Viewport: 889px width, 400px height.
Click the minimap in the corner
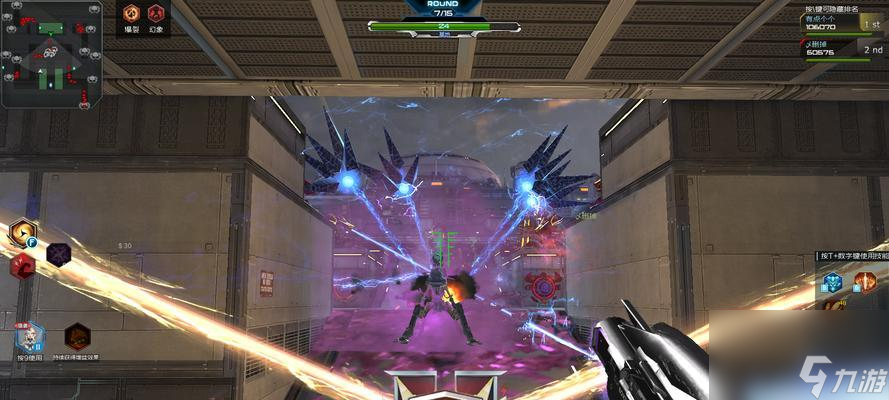click(52, 54)
